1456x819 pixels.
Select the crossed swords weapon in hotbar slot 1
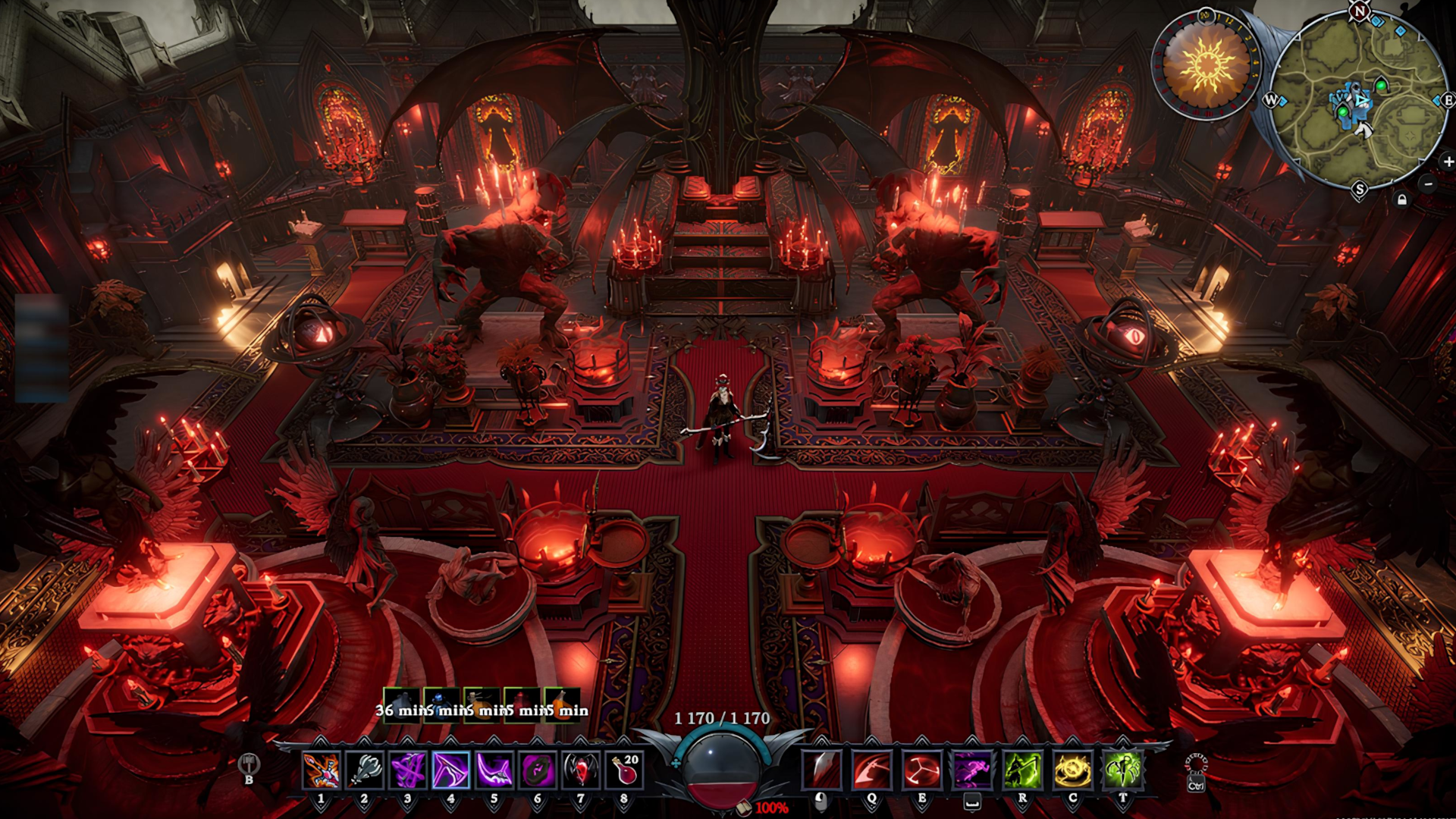[321, 770]
